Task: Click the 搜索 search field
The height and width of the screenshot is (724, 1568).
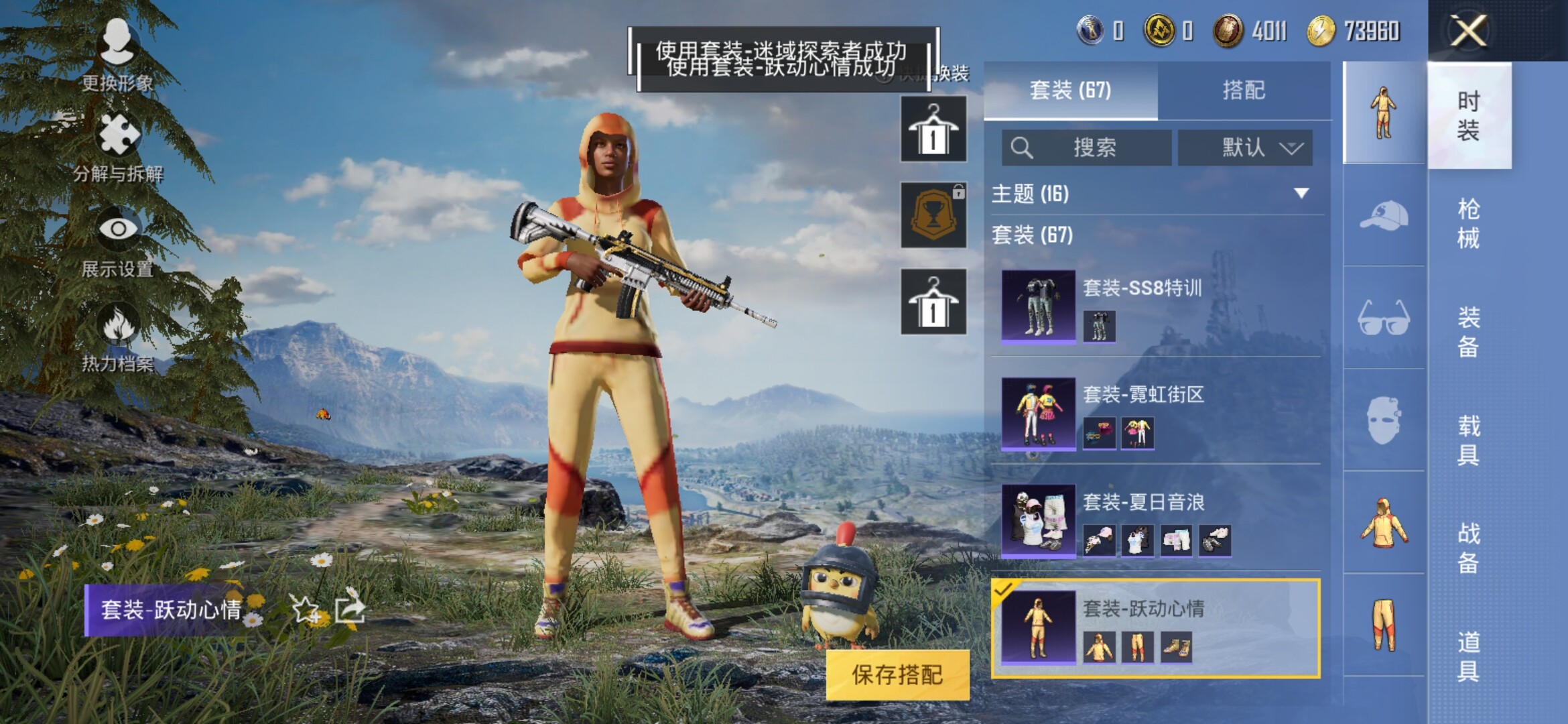Action: point(1087,147)
